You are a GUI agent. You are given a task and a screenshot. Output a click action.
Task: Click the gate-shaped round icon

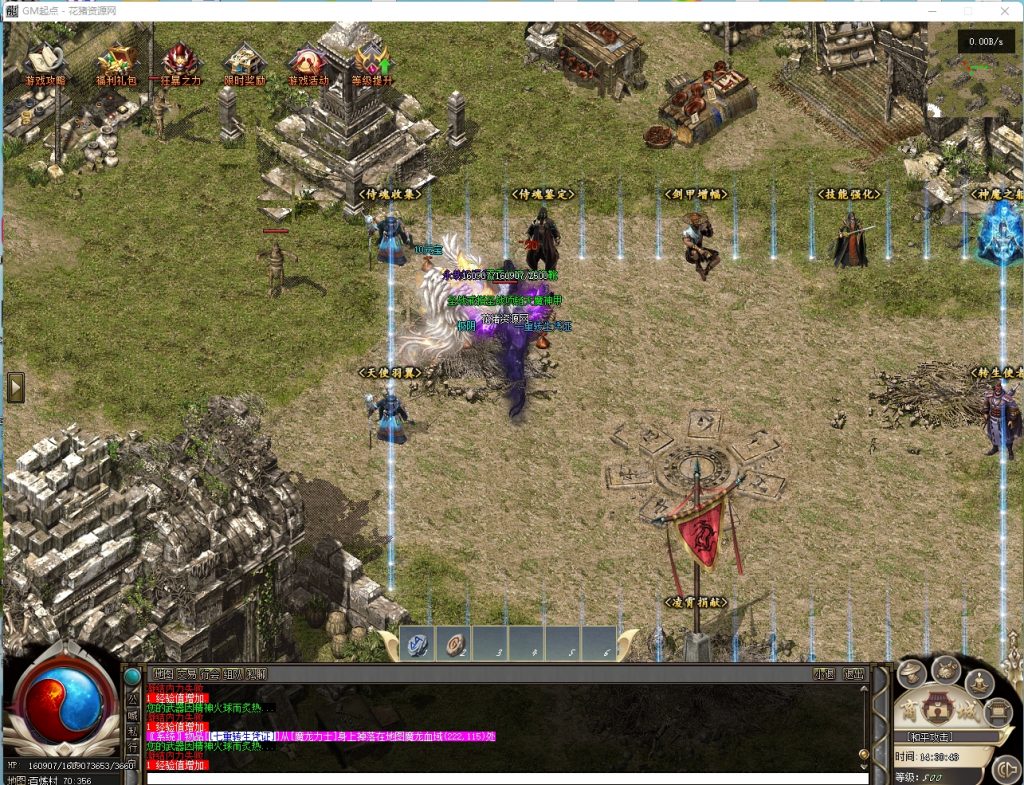point(997,712)
